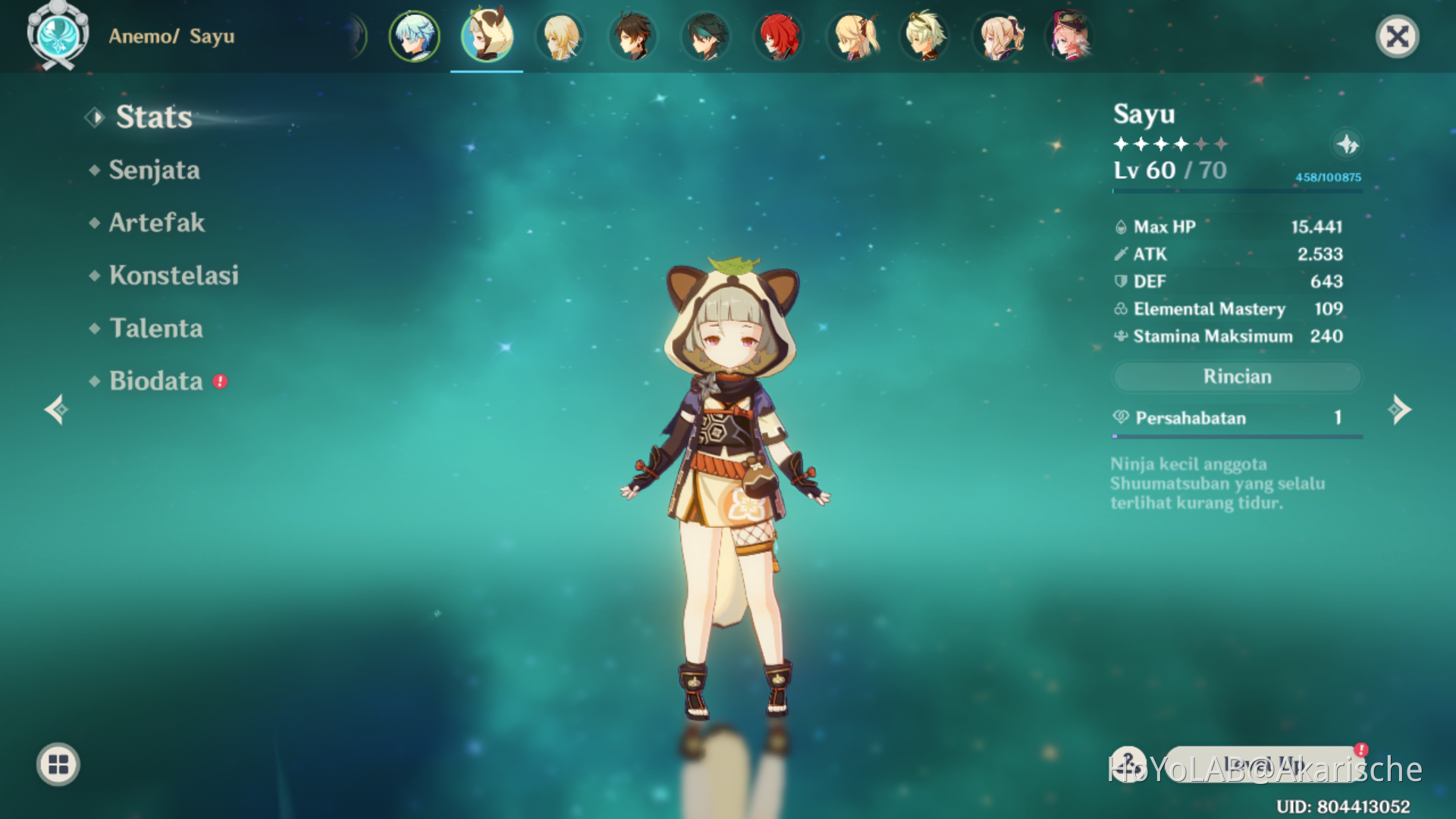Select the Traveler's character portrait
The height and width of the screenshot is (819, 1456).
560,36
